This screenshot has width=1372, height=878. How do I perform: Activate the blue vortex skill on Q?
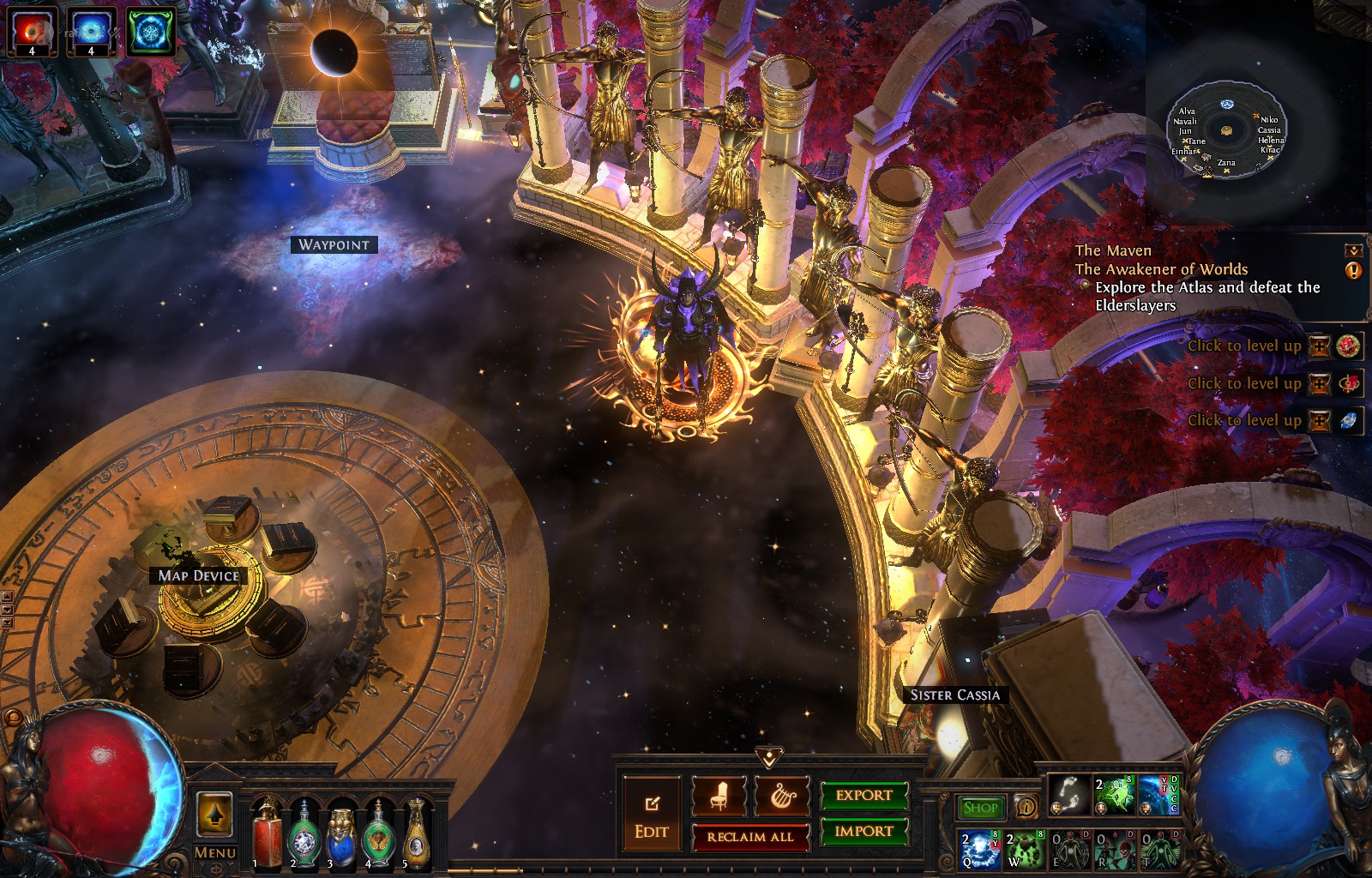[x=978, y=848]
